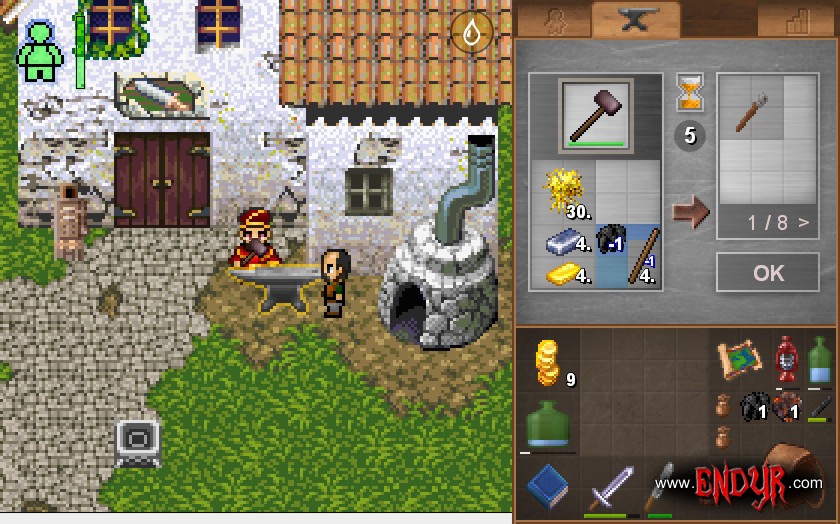Click the grey monitor button
The height and width of the screenshot is (524, 840).
coord(137,440)
